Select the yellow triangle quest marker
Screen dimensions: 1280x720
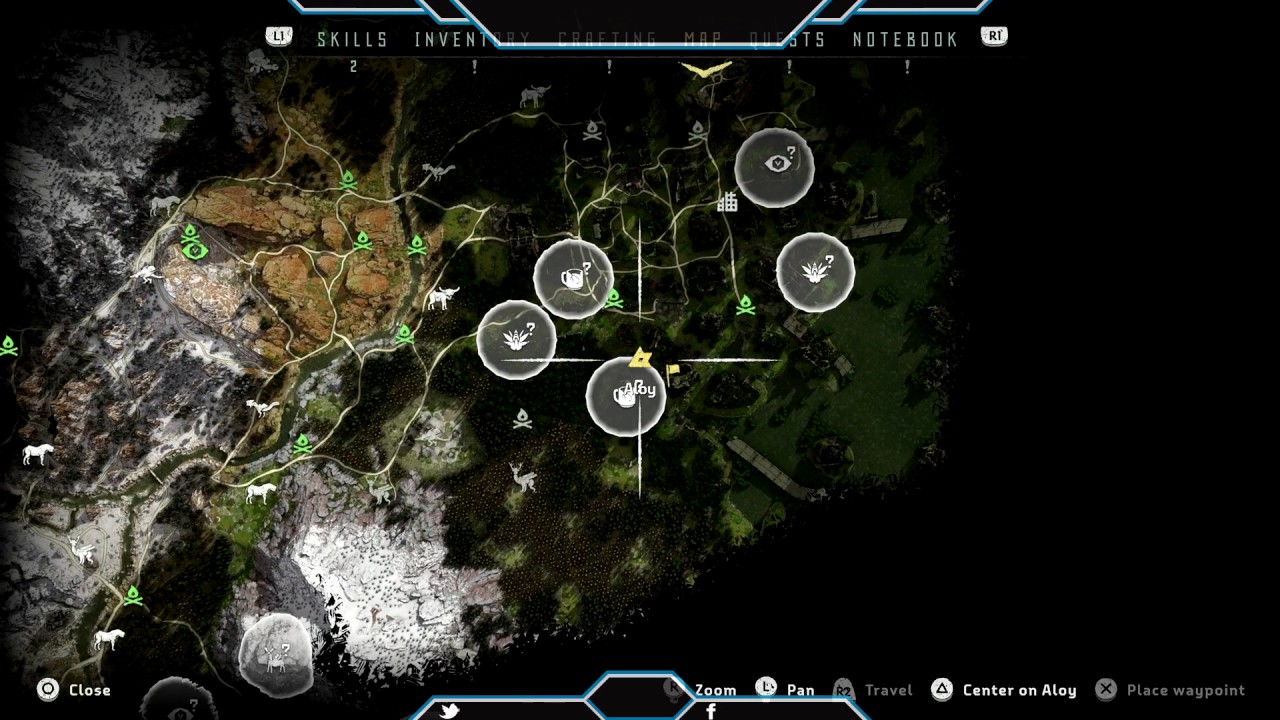pyautogui.click(x=640, y=357)
